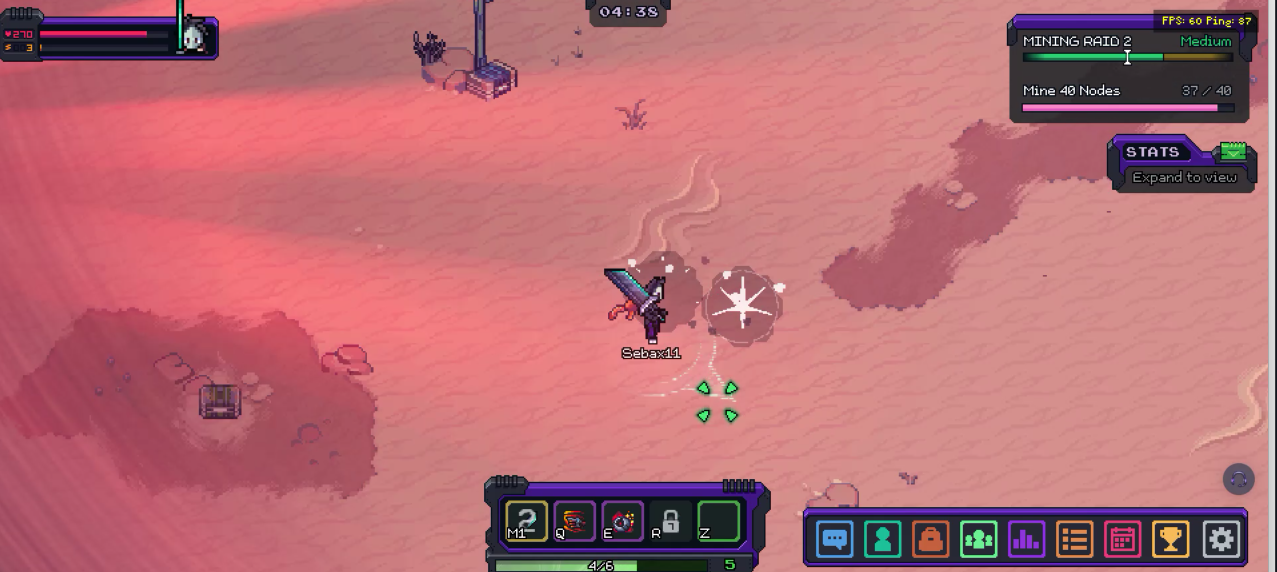Click the green Stats dropdown arrow
Image resolution: width=1277 pixels, height=572 pixels.
[1233, 152]
